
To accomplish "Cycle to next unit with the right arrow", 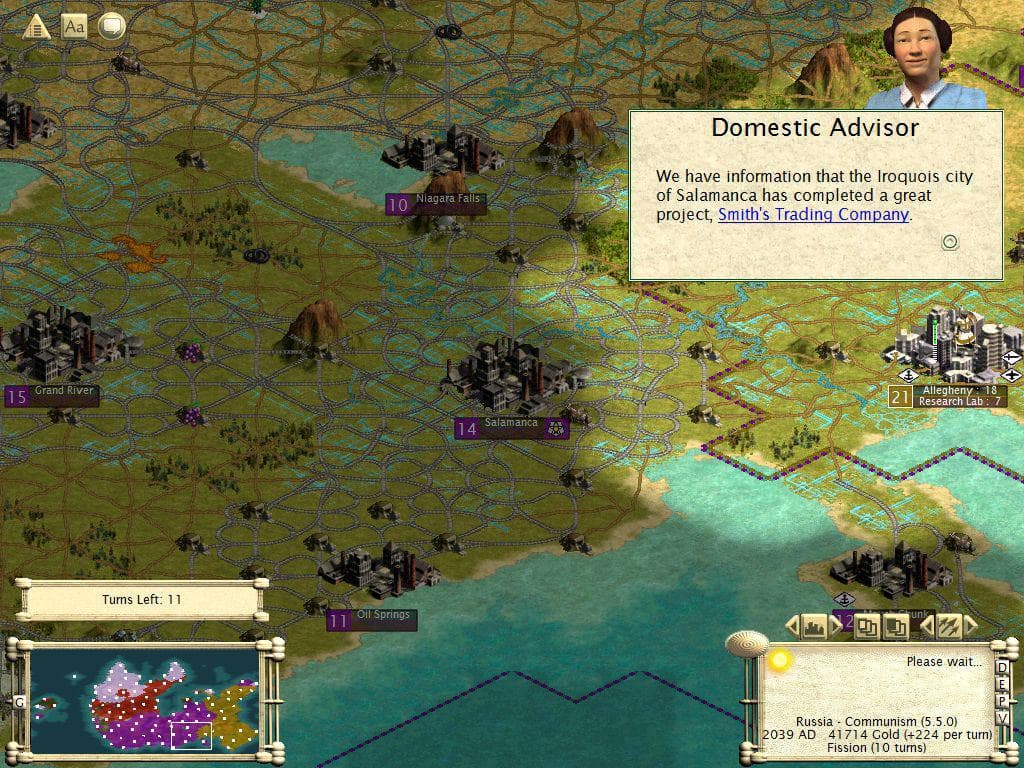I will 970,627.
